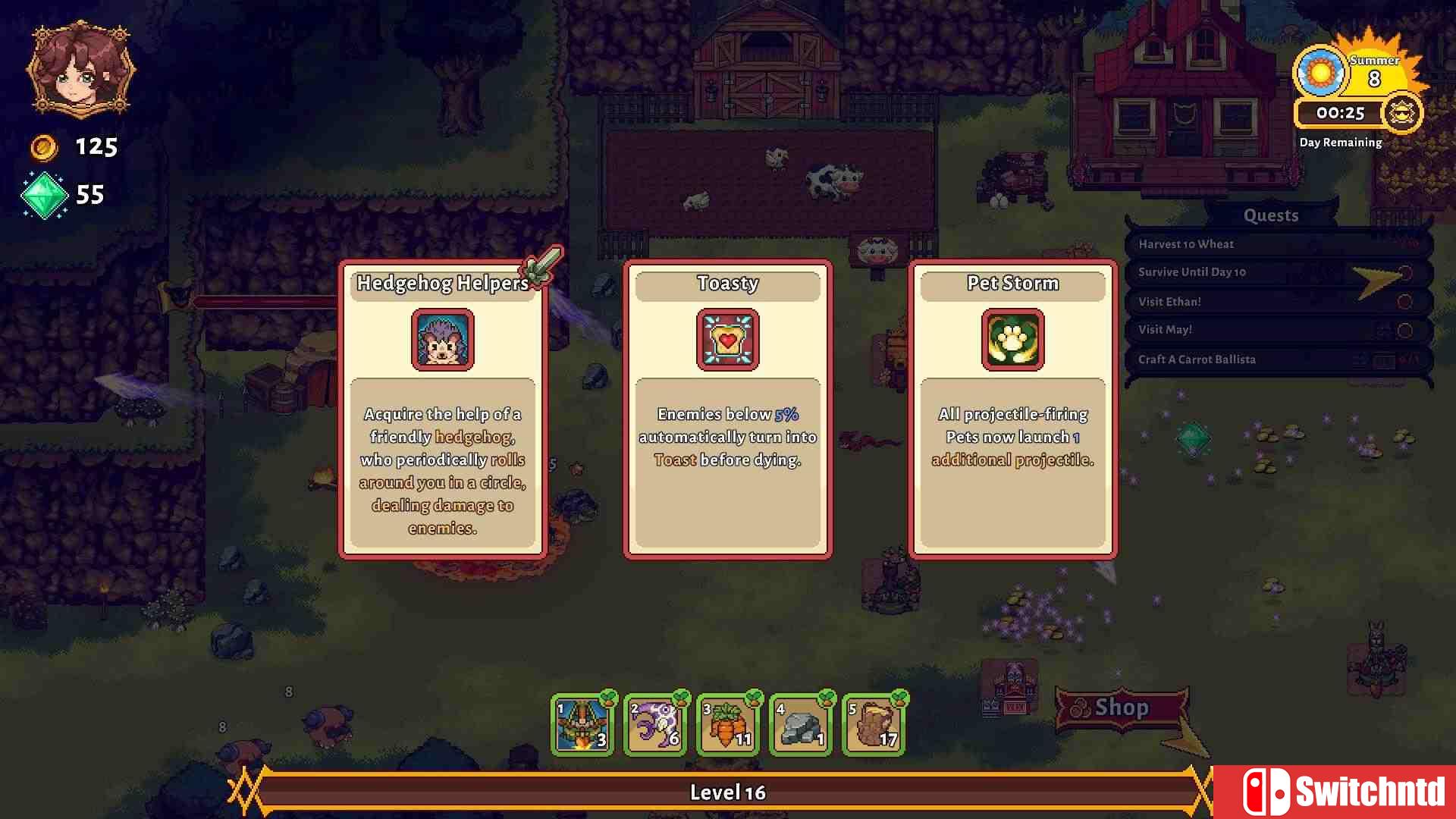Click the Toasty toast icon

tap(727, 340)
